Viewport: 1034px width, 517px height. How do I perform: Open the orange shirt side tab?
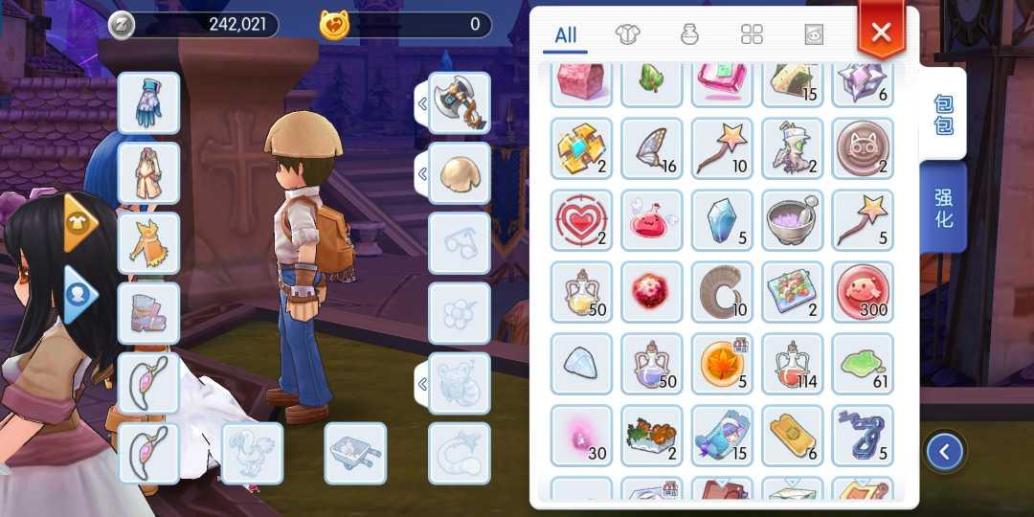[x=79, y=223]
